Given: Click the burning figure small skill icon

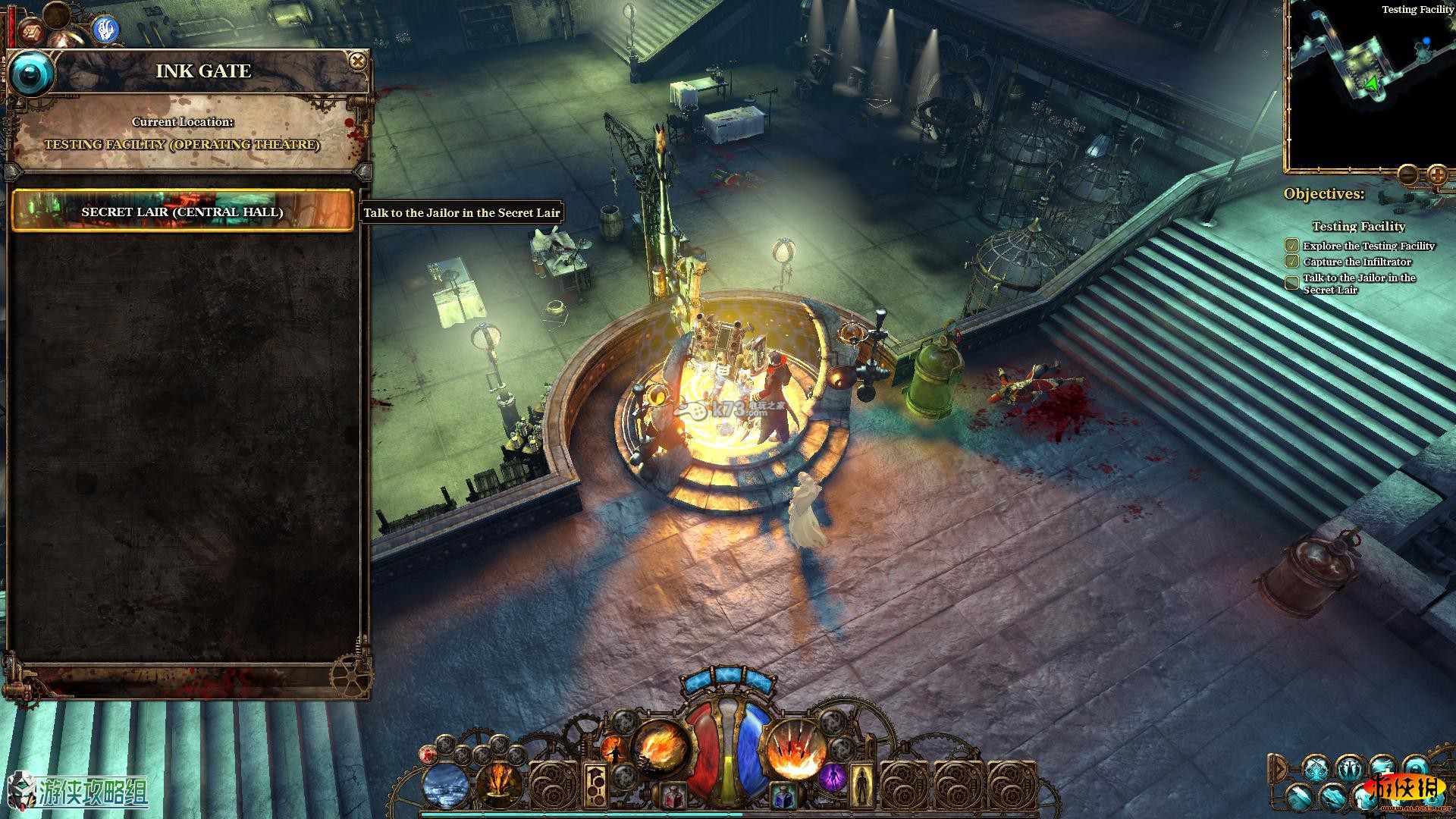Looking at the screenshot, I should pyautogui.click(x=613, y=751).
